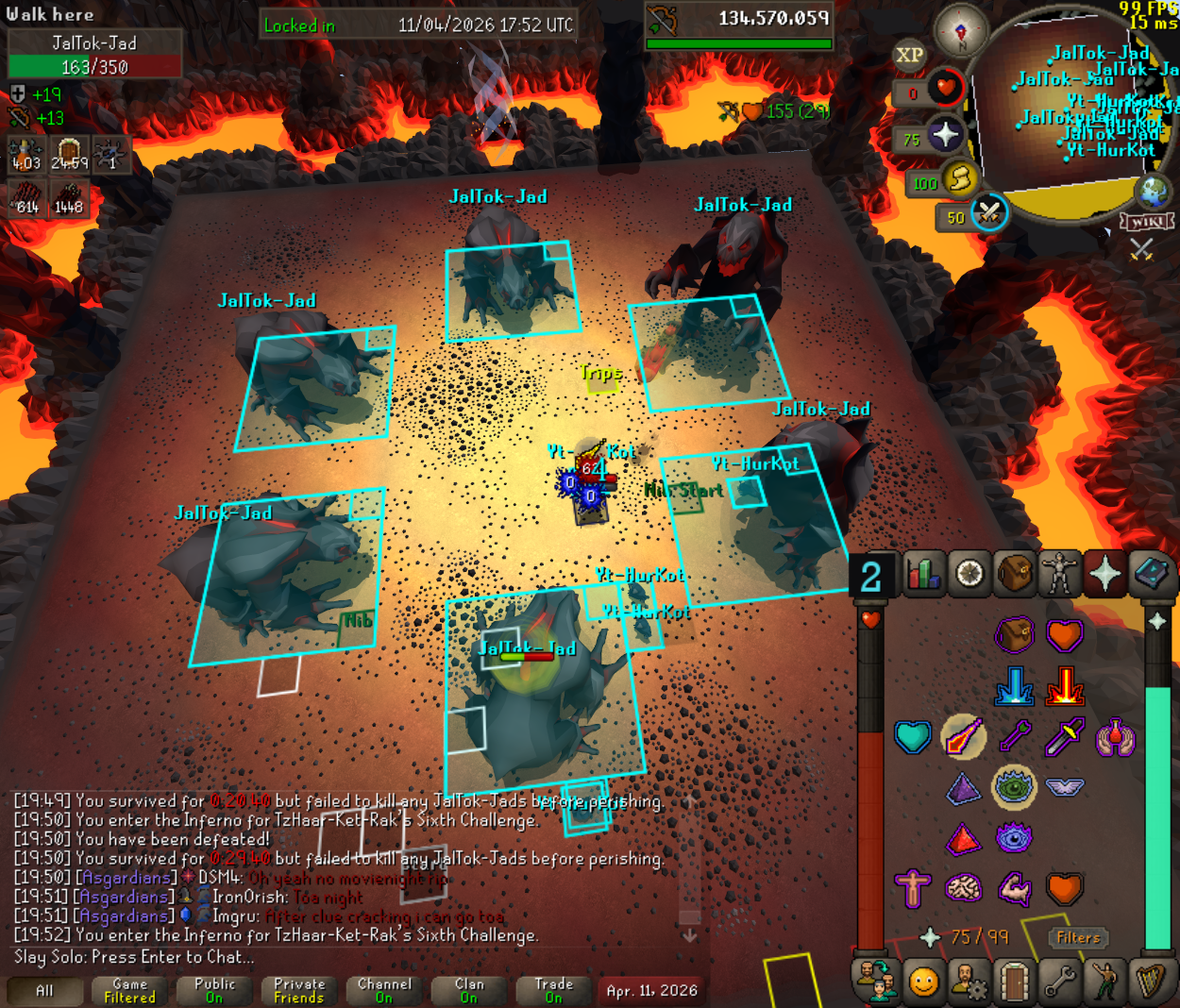The height and width of the screenshot is (1008, 1180).
Task: Toggle the XP tracker button
Action: coord(909,55)
